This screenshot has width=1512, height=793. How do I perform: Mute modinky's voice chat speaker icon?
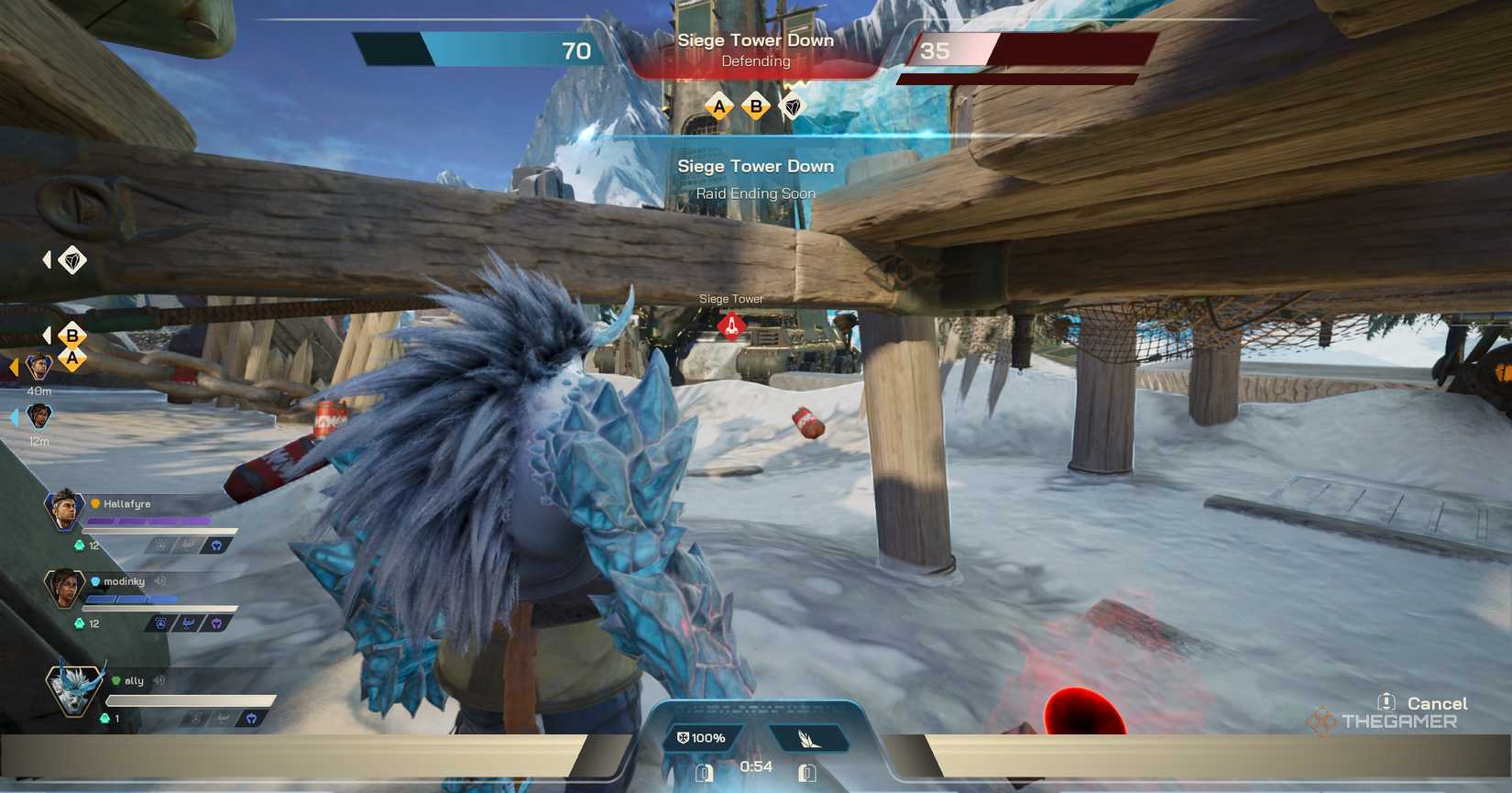pos(160,582)
